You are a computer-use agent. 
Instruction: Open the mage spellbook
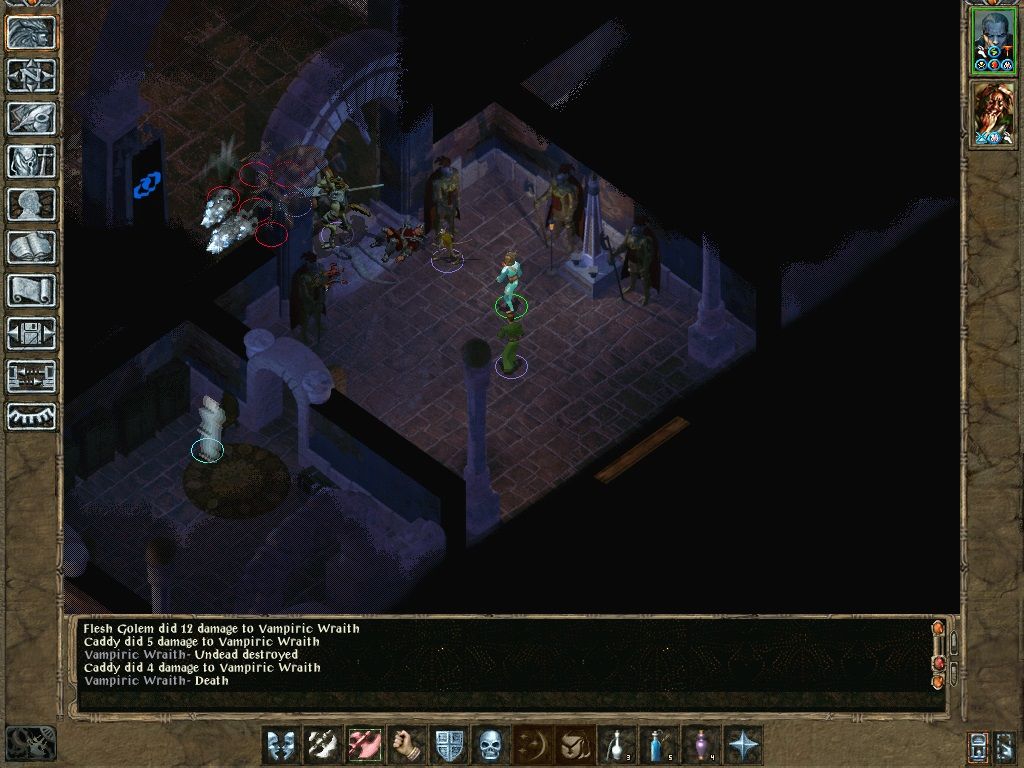(31, 247)
